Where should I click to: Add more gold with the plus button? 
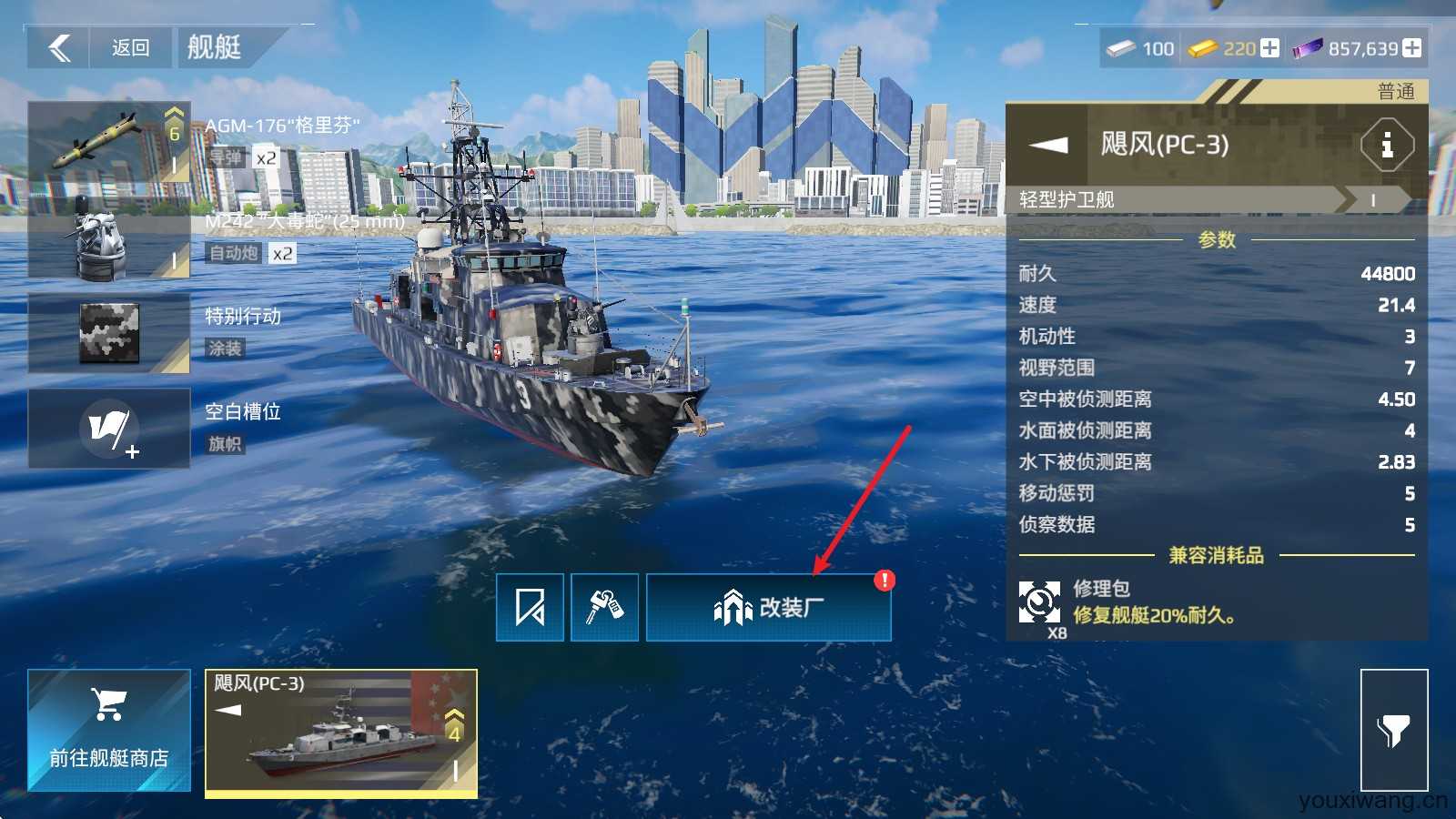(1269, 48)
